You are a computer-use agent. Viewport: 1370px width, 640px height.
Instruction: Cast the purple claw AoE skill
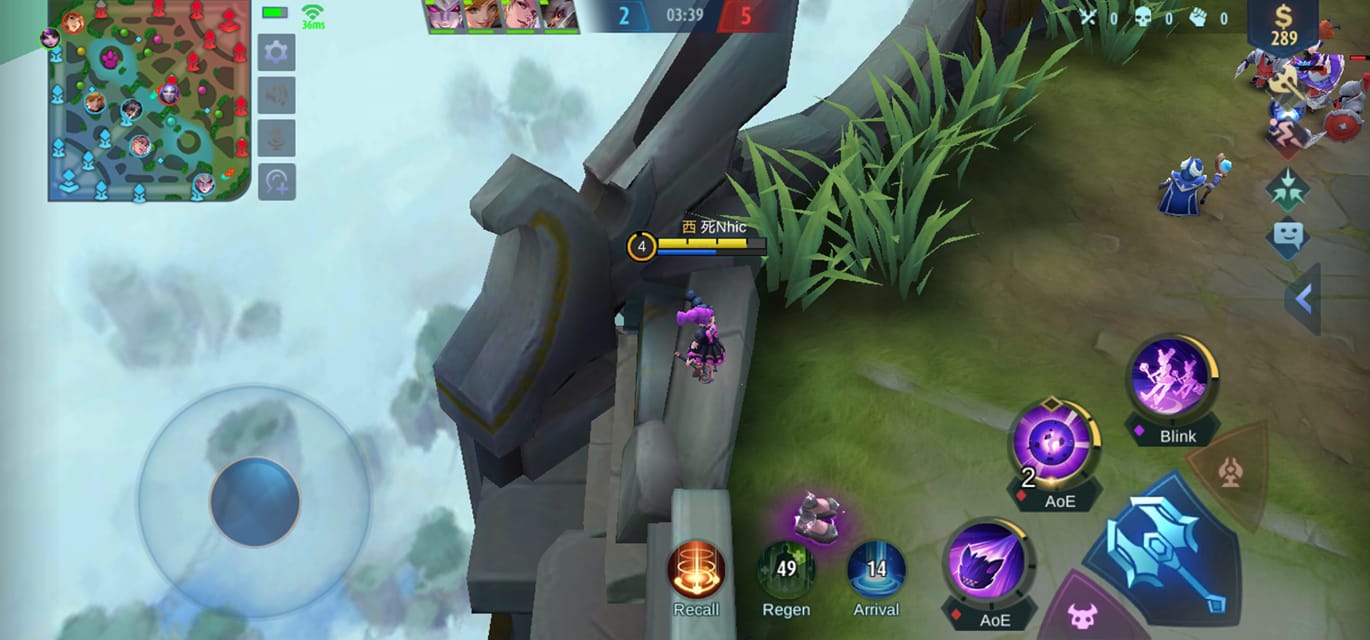tap(985, 562)
